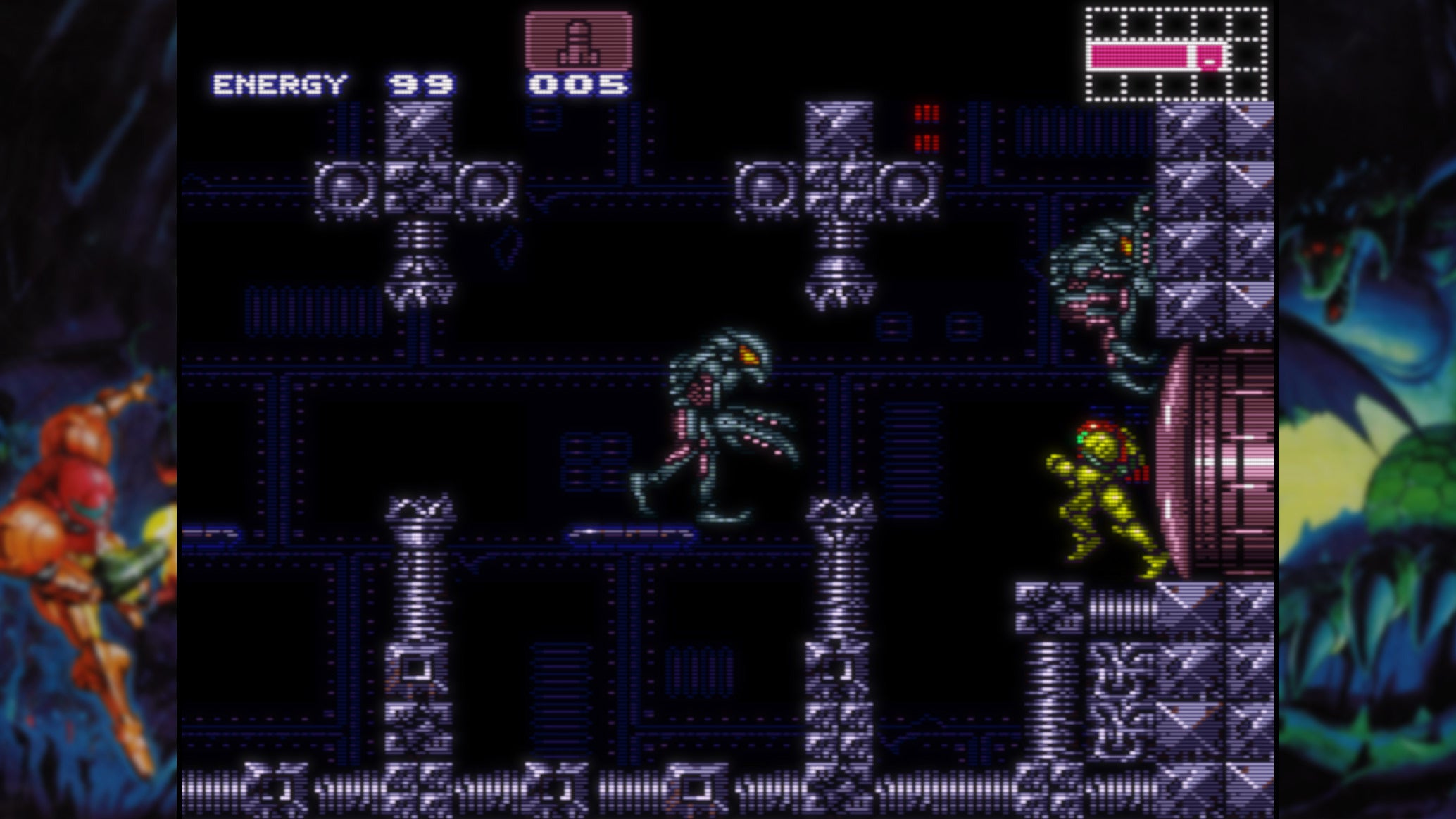Screen dimensions: 1456x819
Task: Click the missile count reading 005
Action: coord(577,85)
